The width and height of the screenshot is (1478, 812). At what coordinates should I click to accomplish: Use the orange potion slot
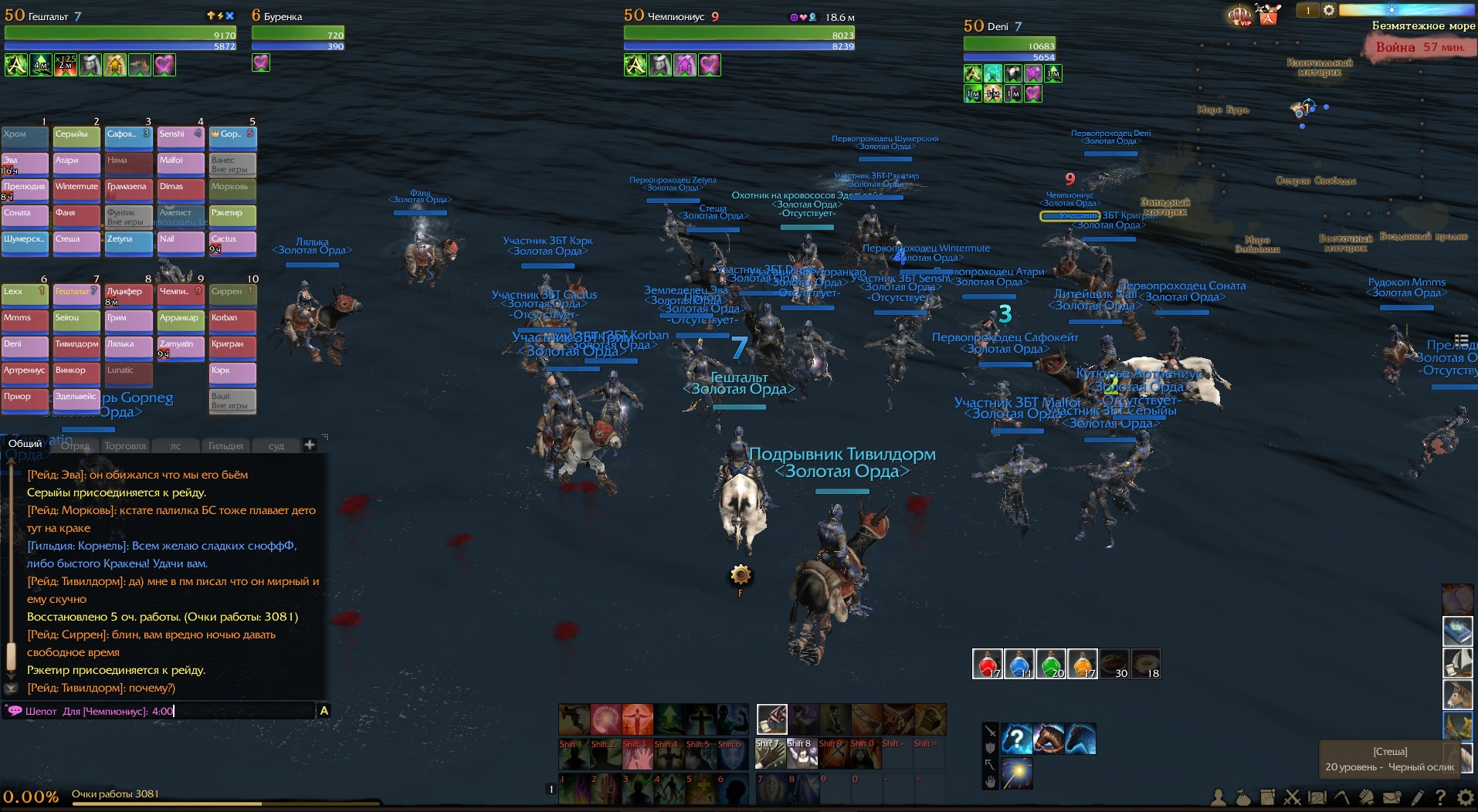tap(1083, 664)
